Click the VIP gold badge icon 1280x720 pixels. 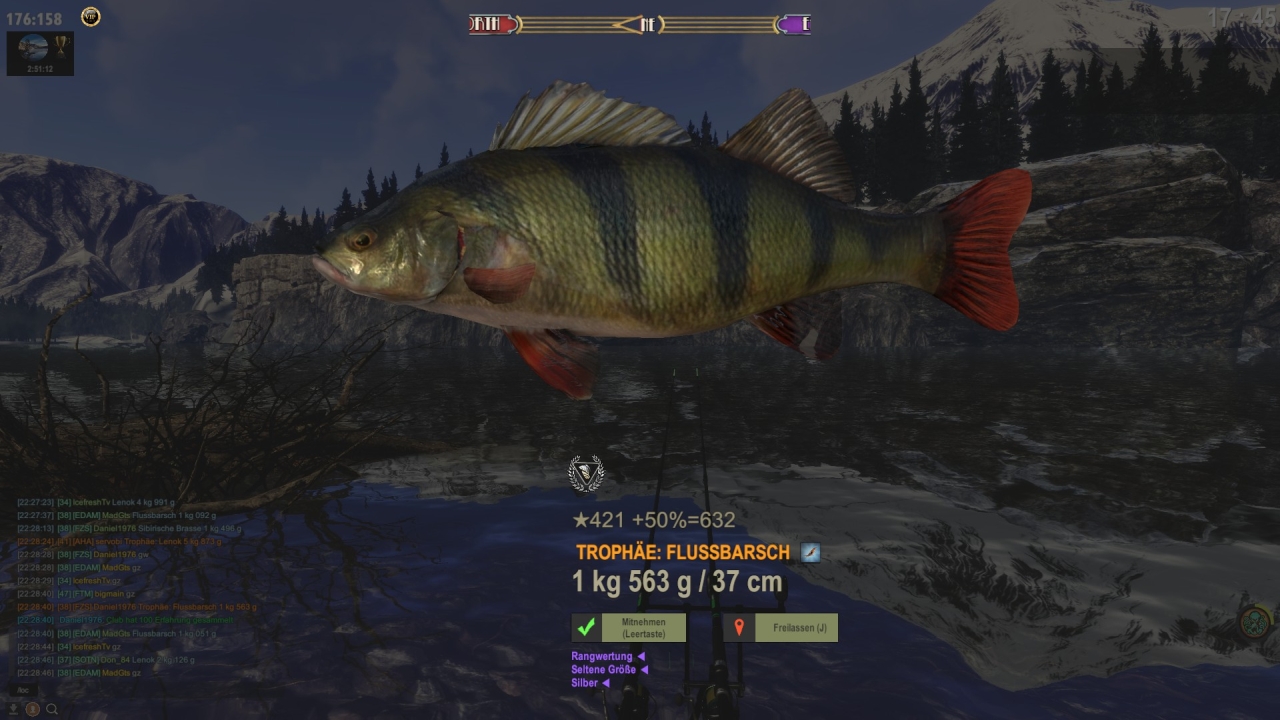[x=90, y=16]
